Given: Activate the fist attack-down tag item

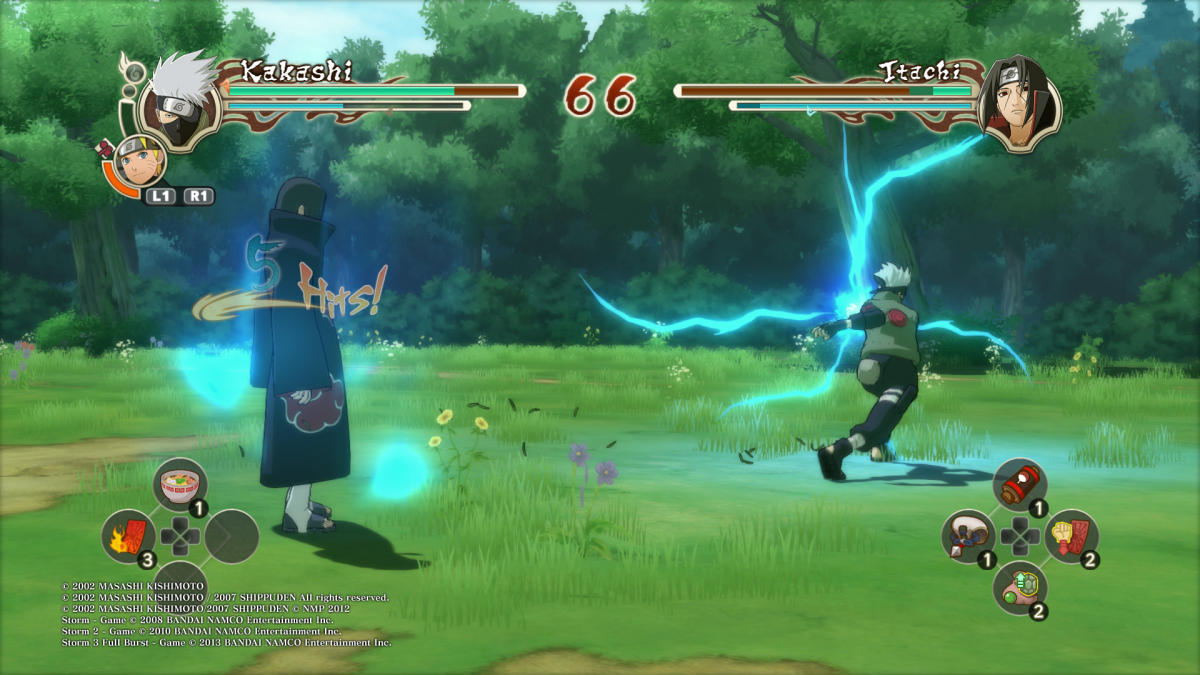Looking at the screenshot, I should pyautogui.click(x=1072, y=537).
